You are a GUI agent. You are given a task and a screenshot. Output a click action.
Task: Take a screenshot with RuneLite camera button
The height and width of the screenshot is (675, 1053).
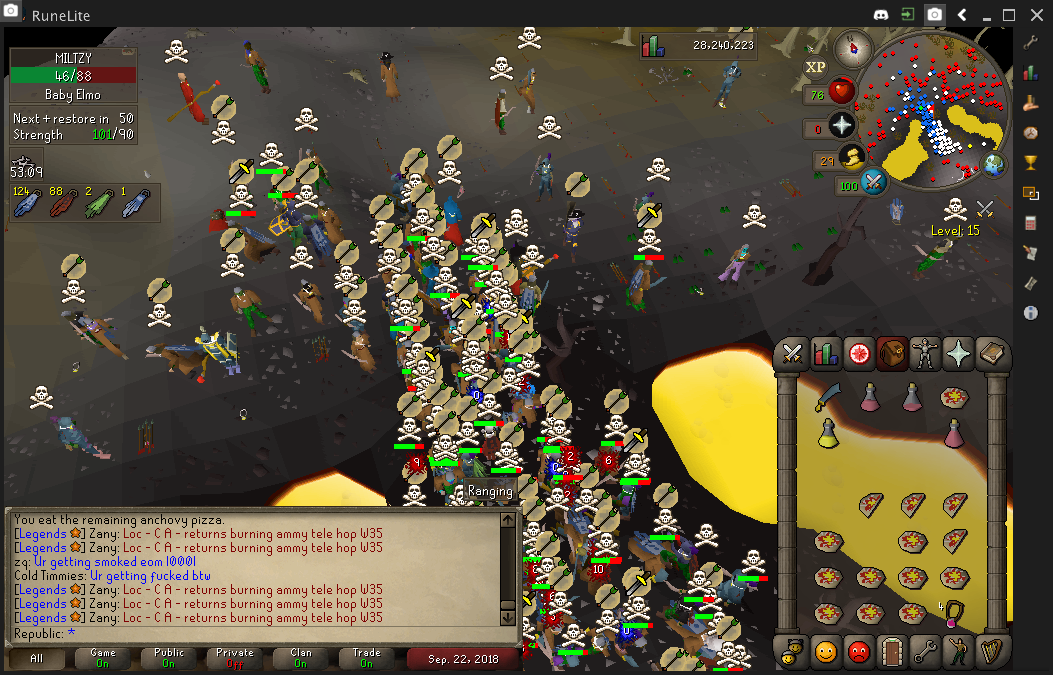coord(934,15)
